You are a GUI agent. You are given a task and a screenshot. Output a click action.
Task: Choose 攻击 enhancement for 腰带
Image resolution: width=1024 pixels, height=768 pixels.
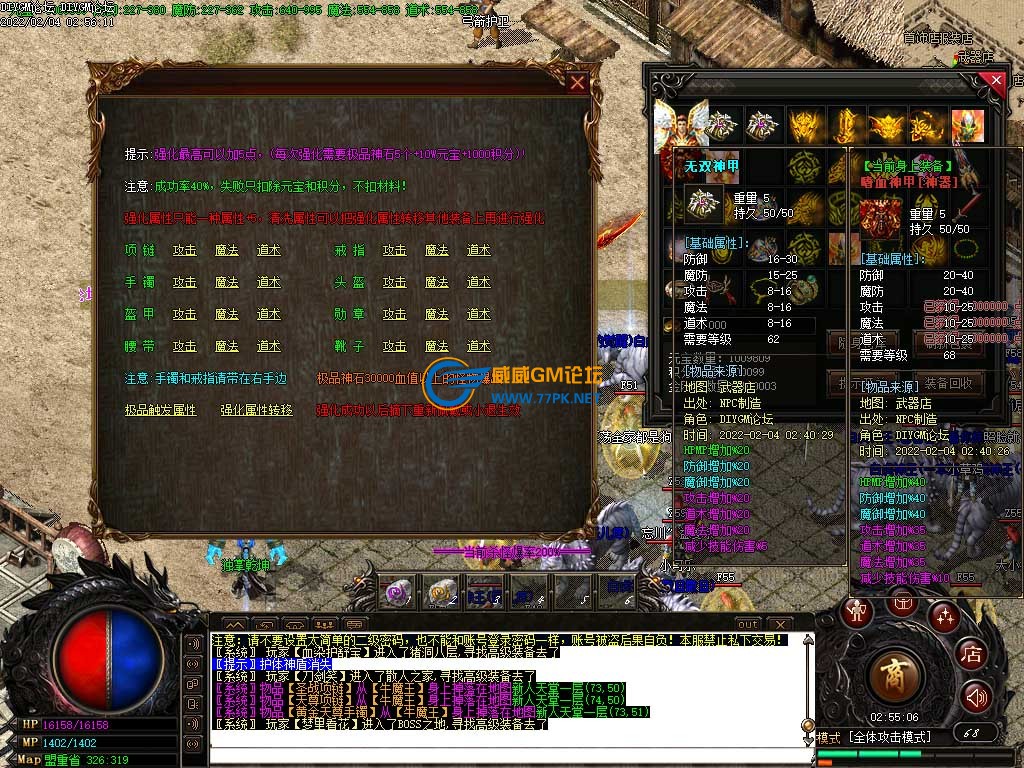tap(184, 346)
